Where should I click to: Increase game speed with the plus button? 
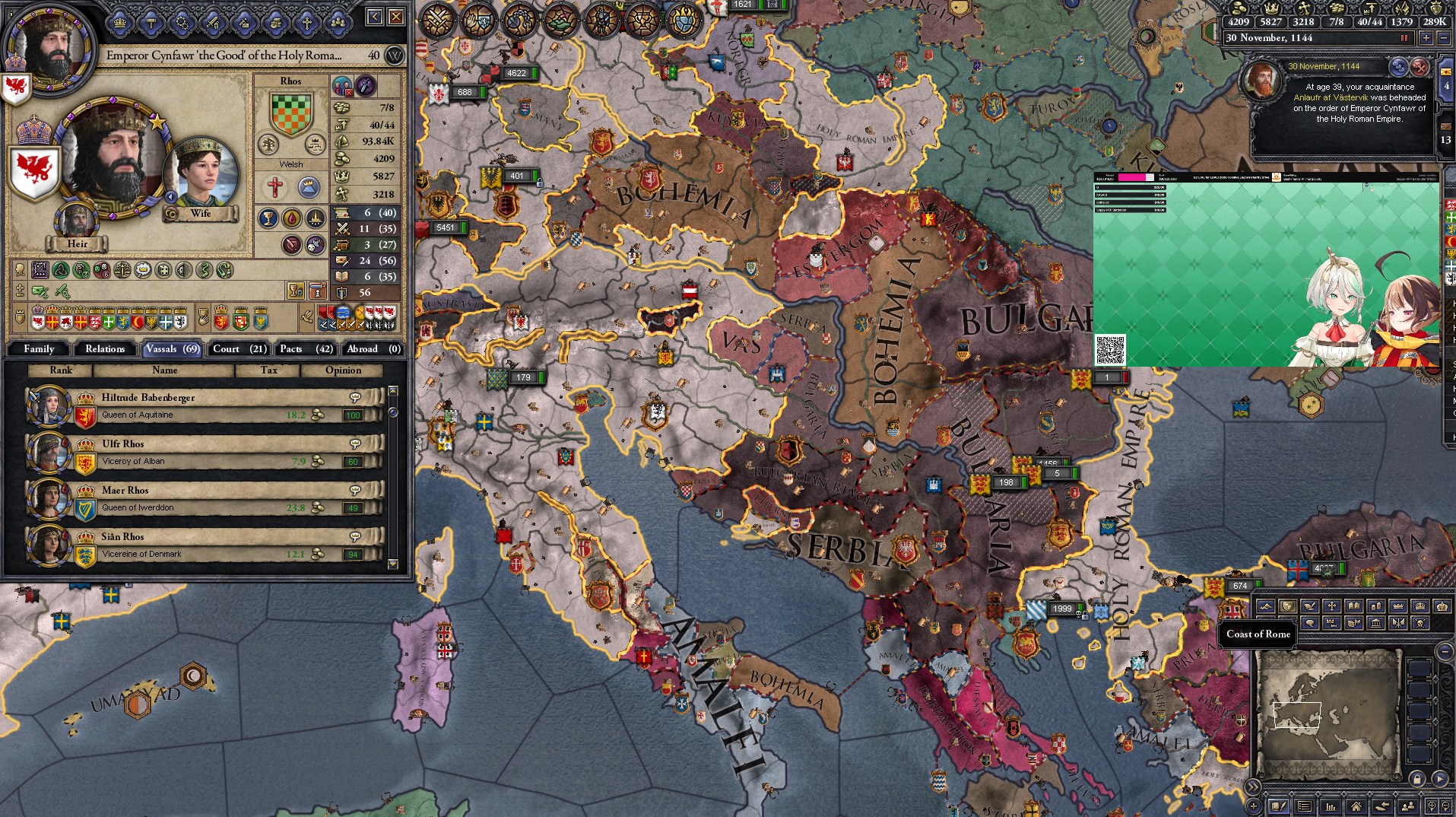coord(1426,38)
